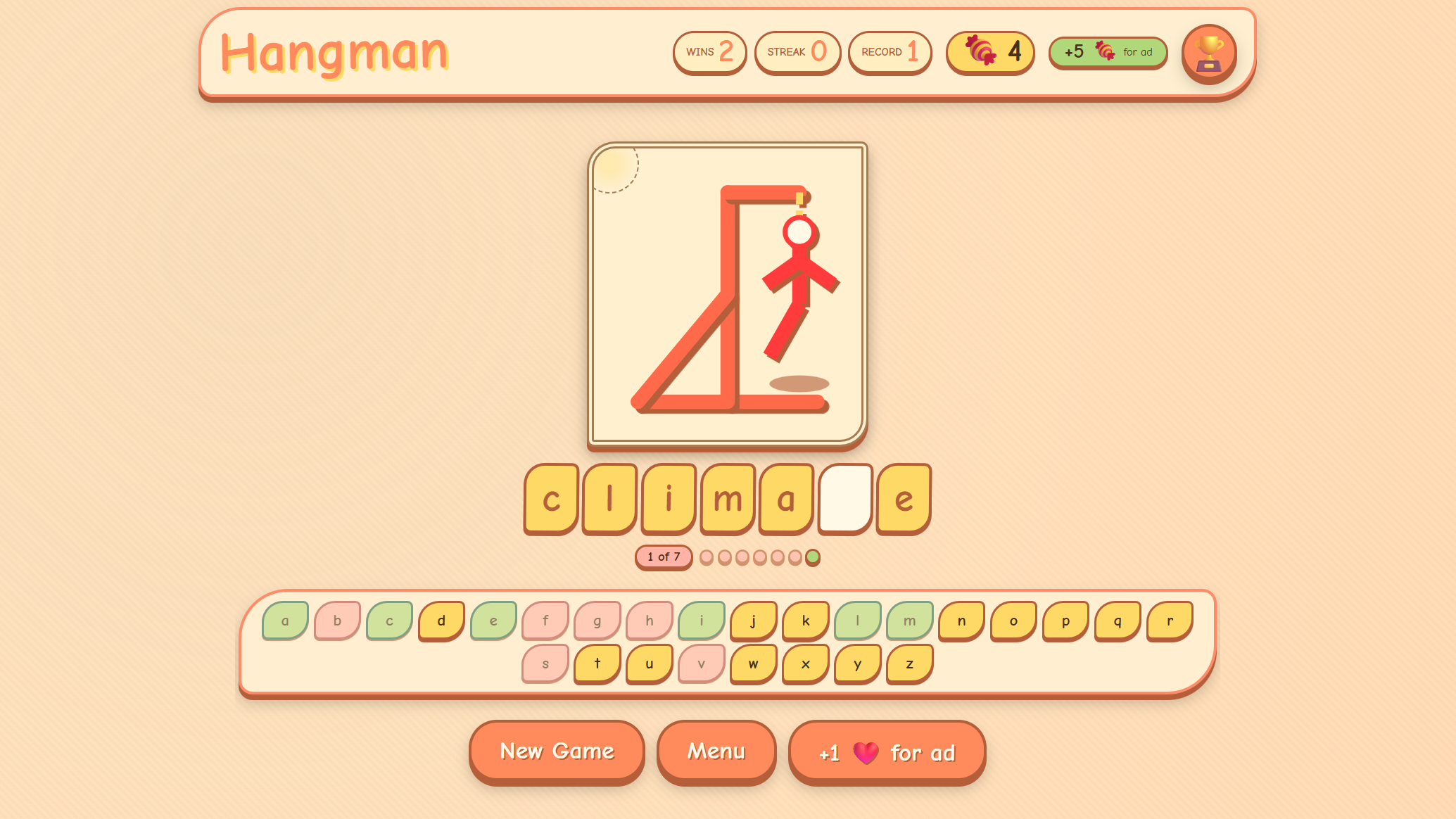The image size is (1456, 819).
Task: Click the candy counter showing 4
Action: 989,52
